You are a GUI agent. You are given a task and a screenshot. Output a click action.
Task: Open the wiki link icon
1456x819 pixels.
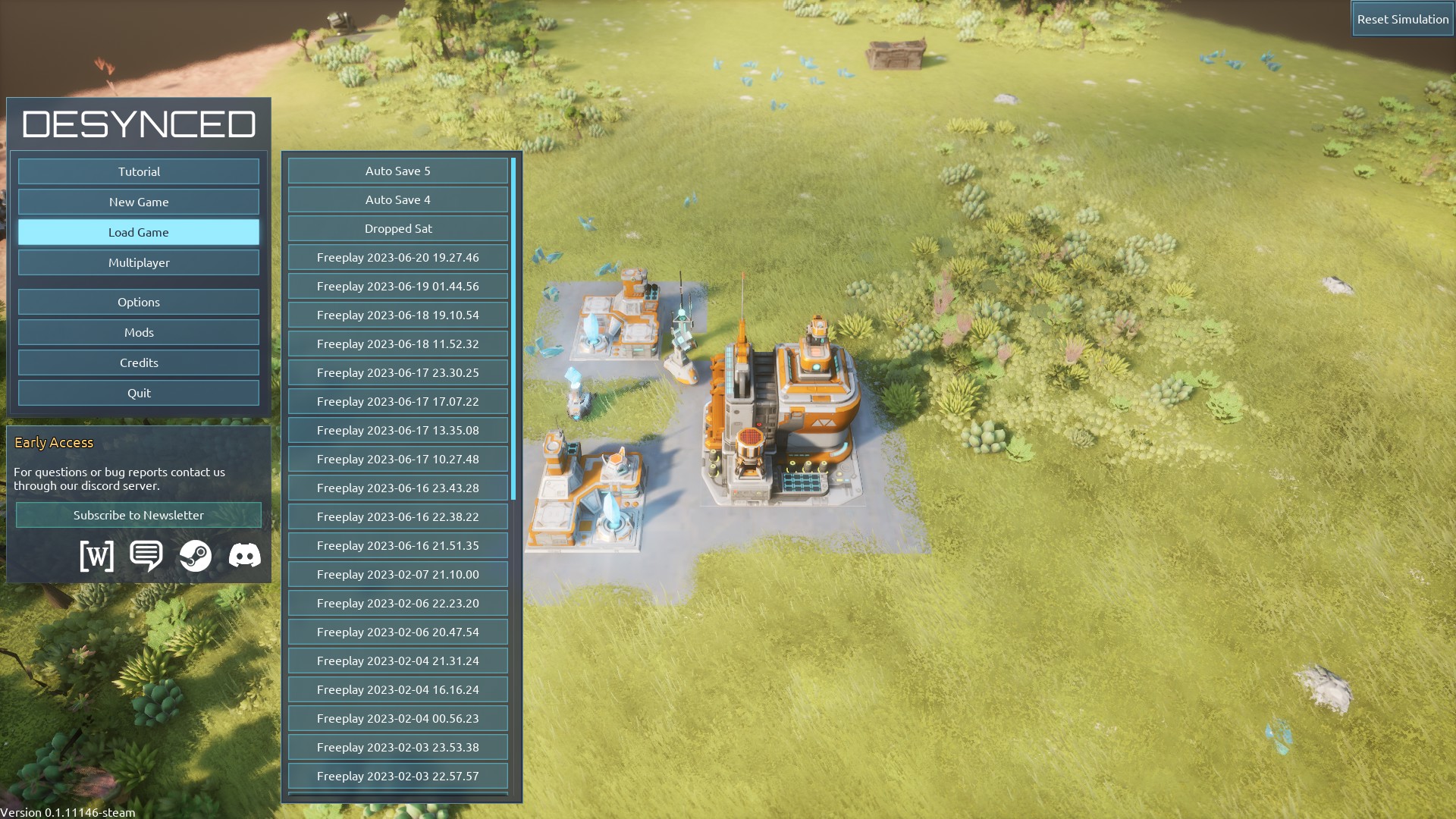point(97,556)
